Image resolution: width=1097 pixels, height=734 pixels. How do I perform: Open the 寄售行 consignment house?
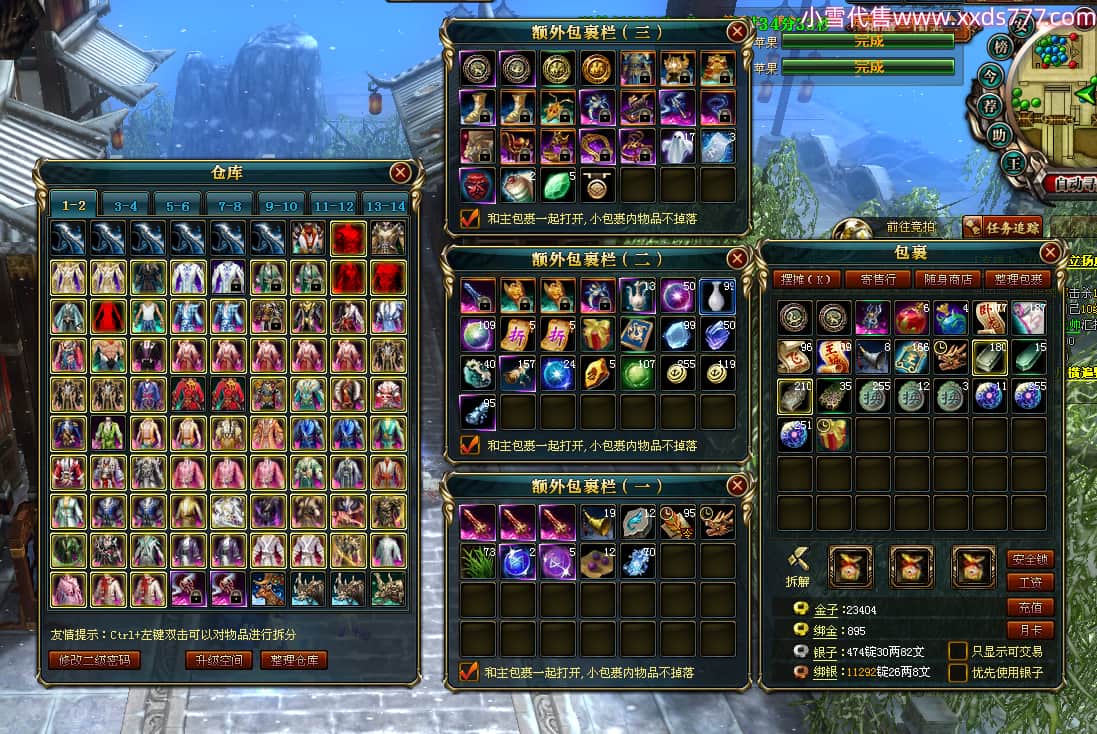[x=877, y=279]
